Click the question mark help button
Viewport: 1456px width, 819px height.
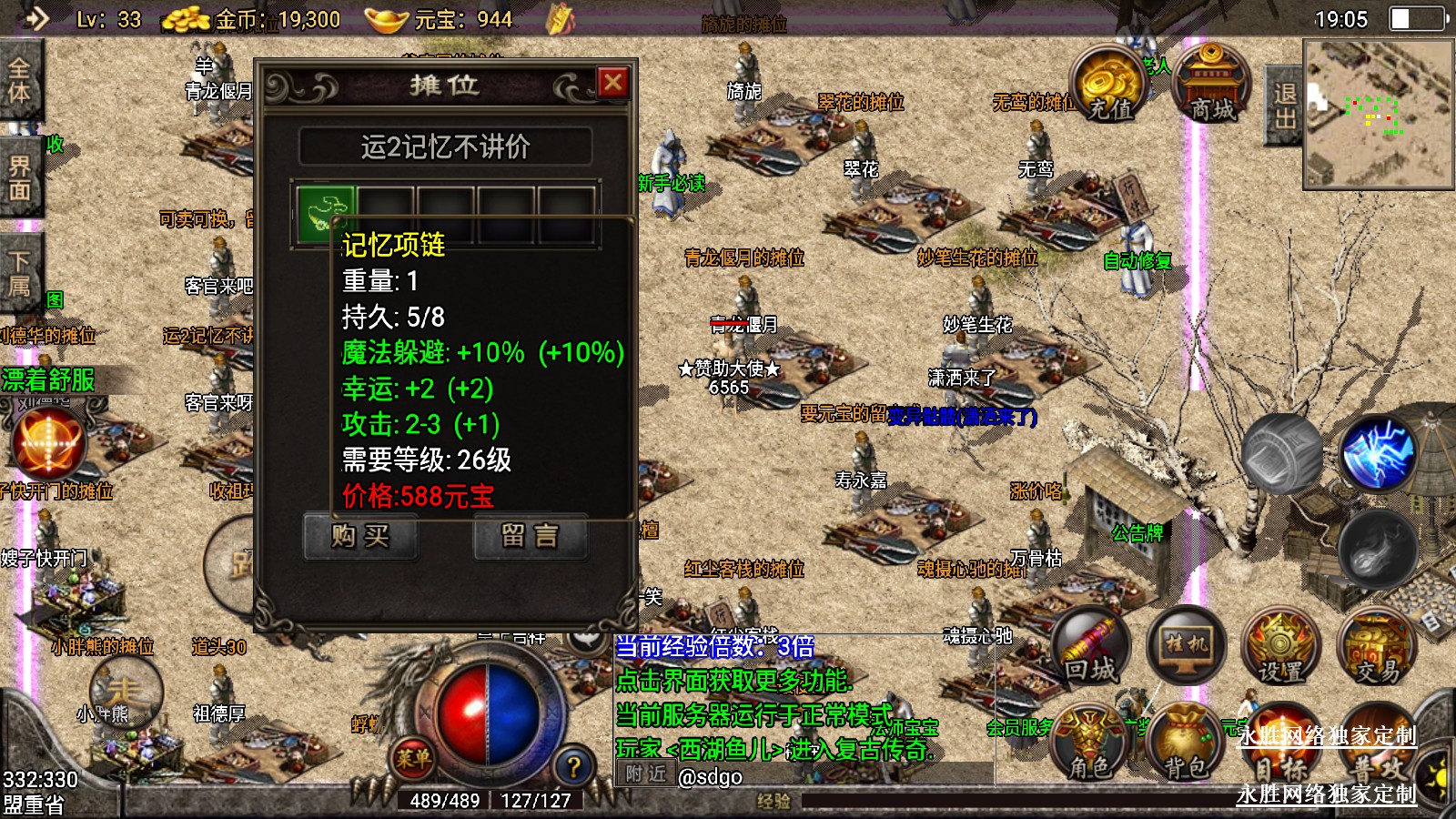point(573,767)
